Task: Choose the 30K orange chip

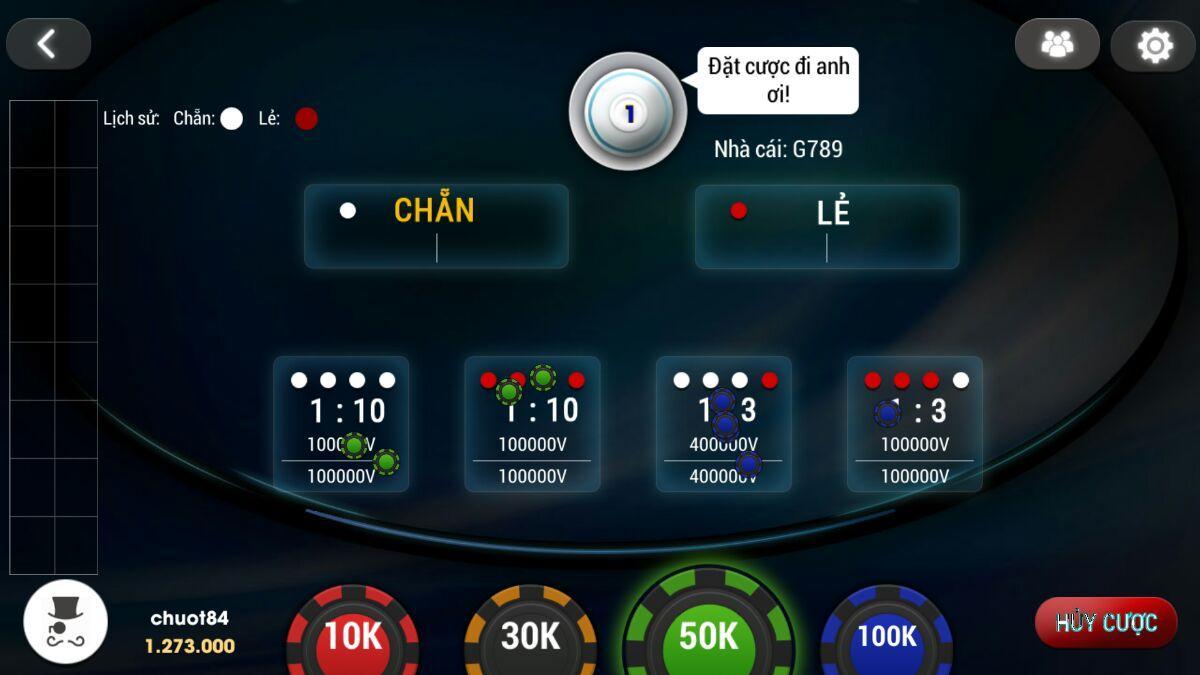Action: point(530,635)
